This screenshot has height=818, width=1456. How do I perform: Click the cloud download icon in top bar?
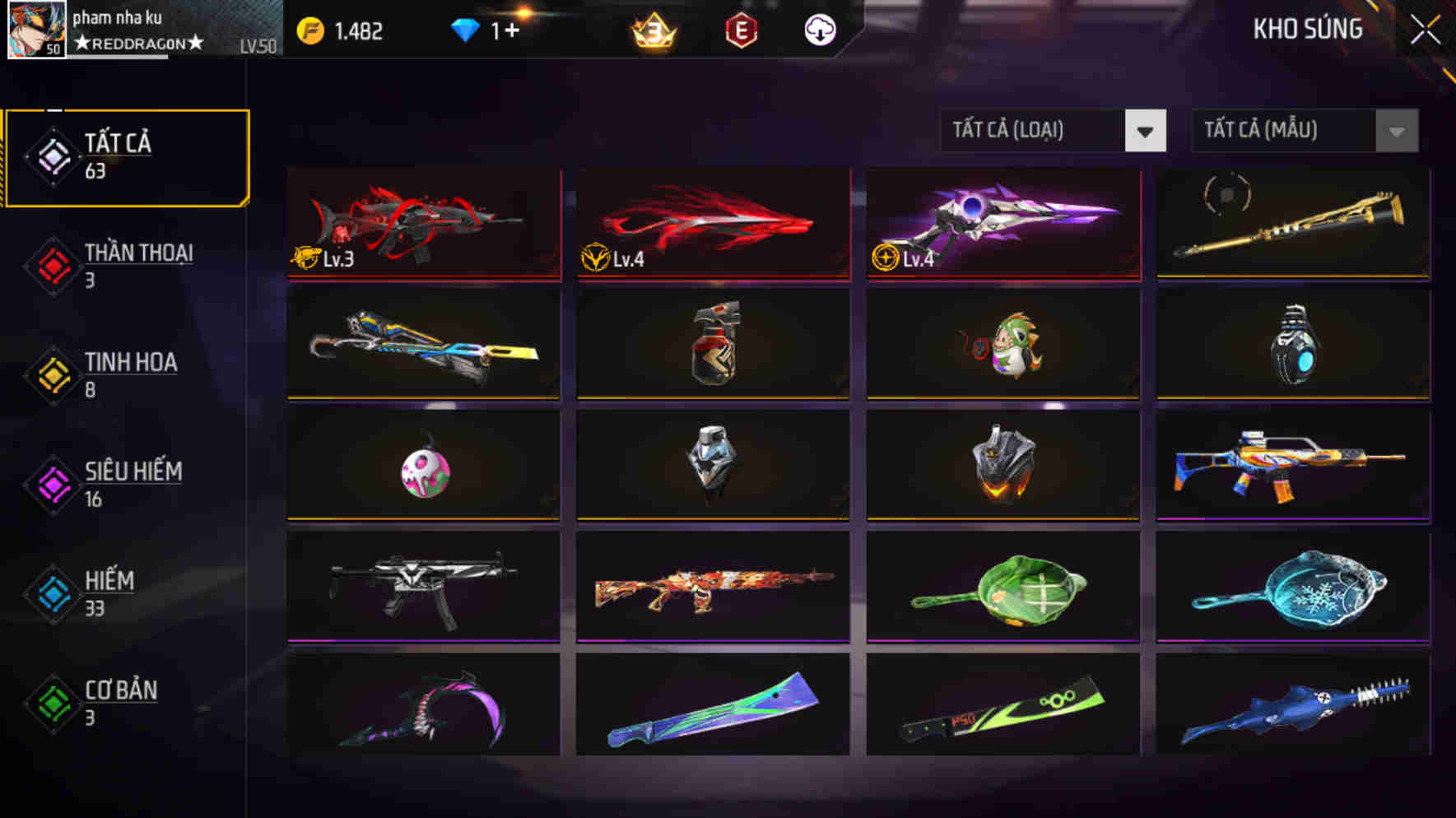pos(820,30)
